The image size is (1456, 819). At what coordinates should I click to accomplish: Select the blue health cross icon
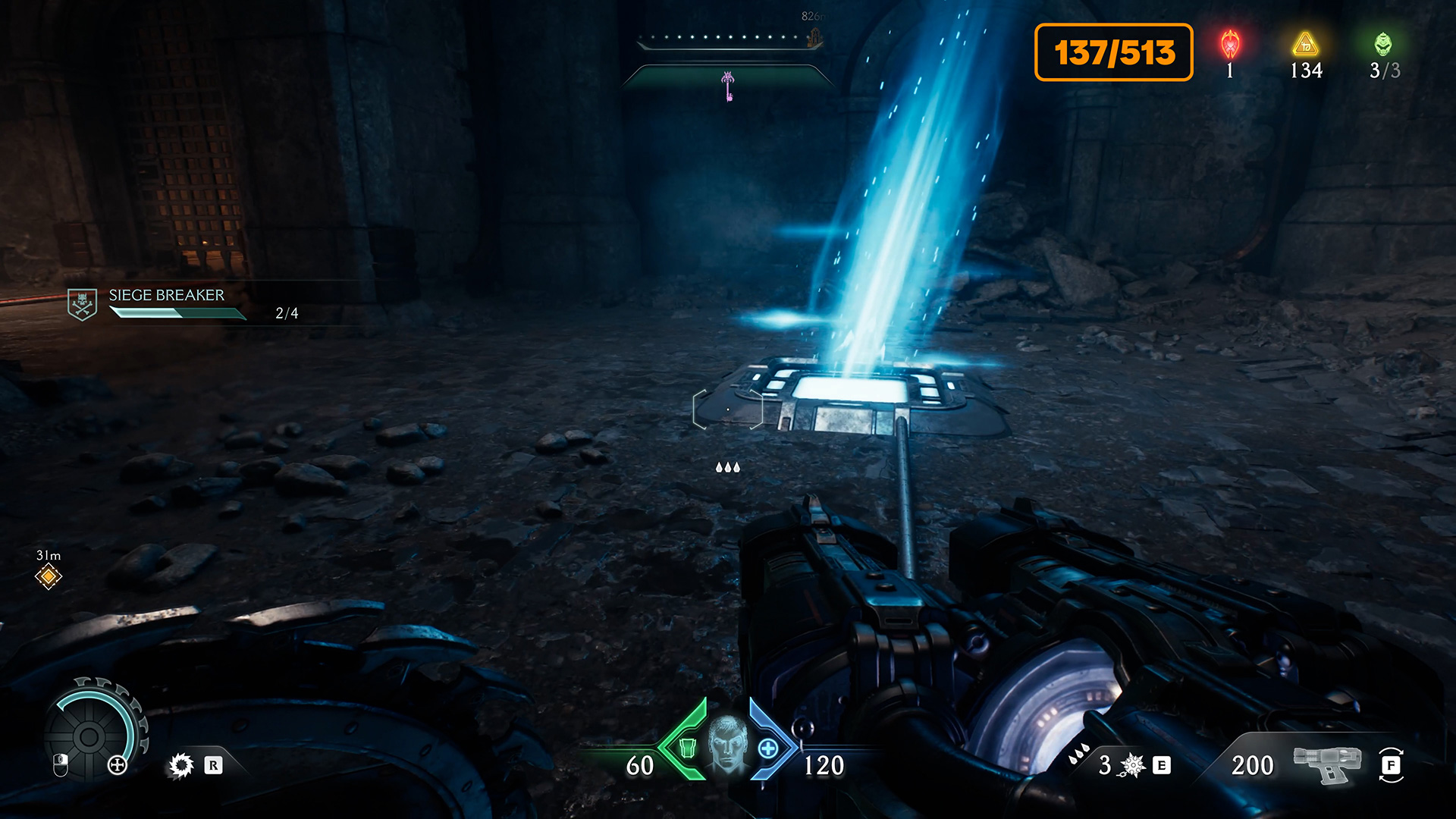click(767, 749)
